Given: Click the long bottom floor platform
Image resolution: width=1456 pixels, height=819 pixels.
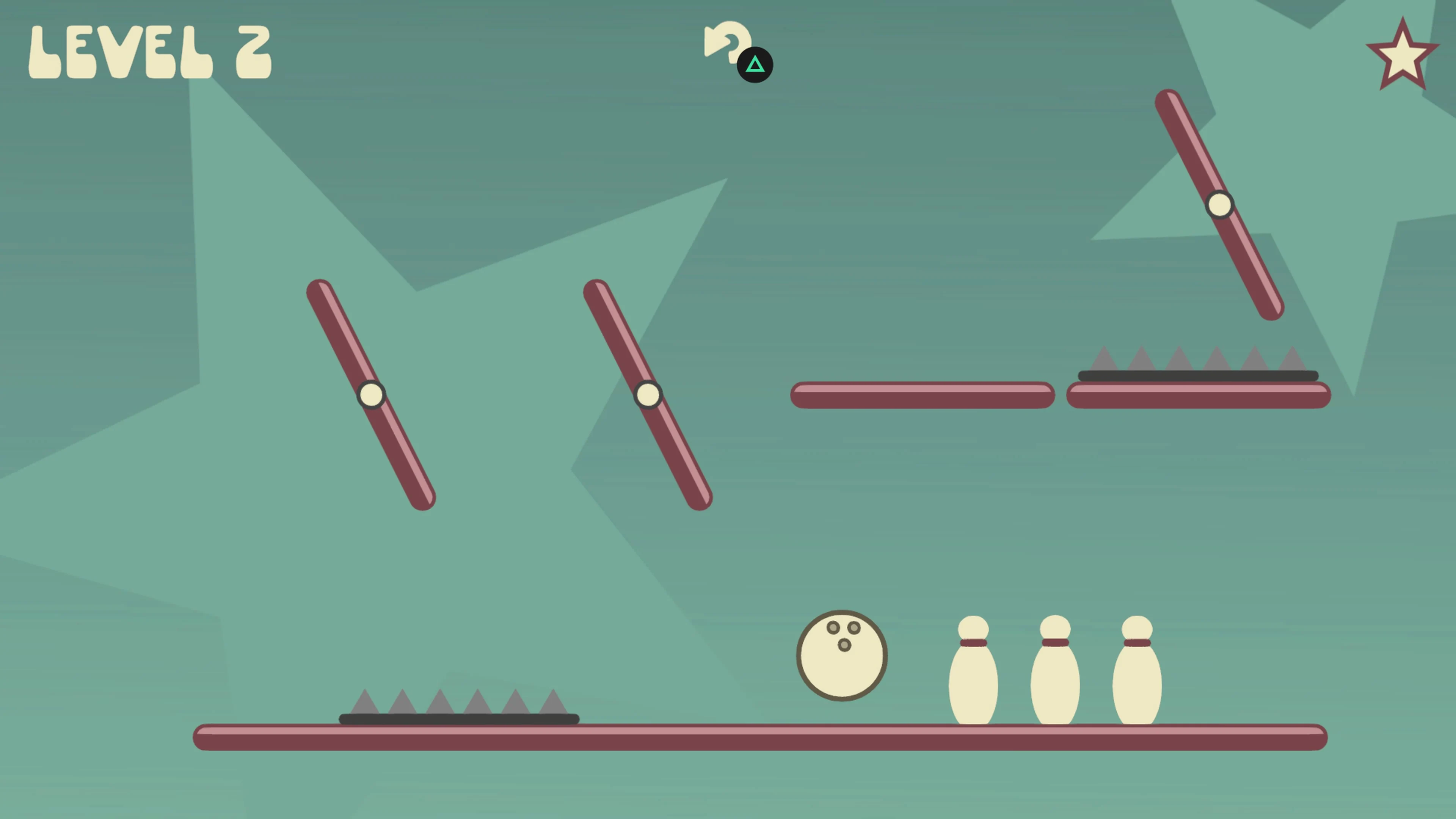Looking at the screenshot, I should 735,735.
